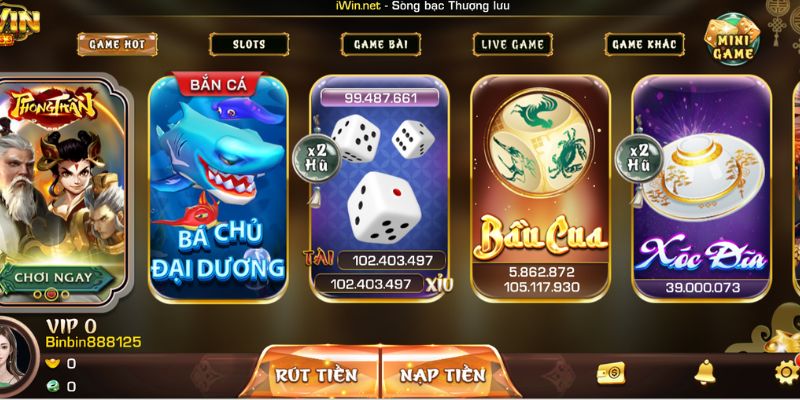The width and height of the screenshot is (800, 400).
Task: Open the Slots category tab
Action: (x=249, y=44)
